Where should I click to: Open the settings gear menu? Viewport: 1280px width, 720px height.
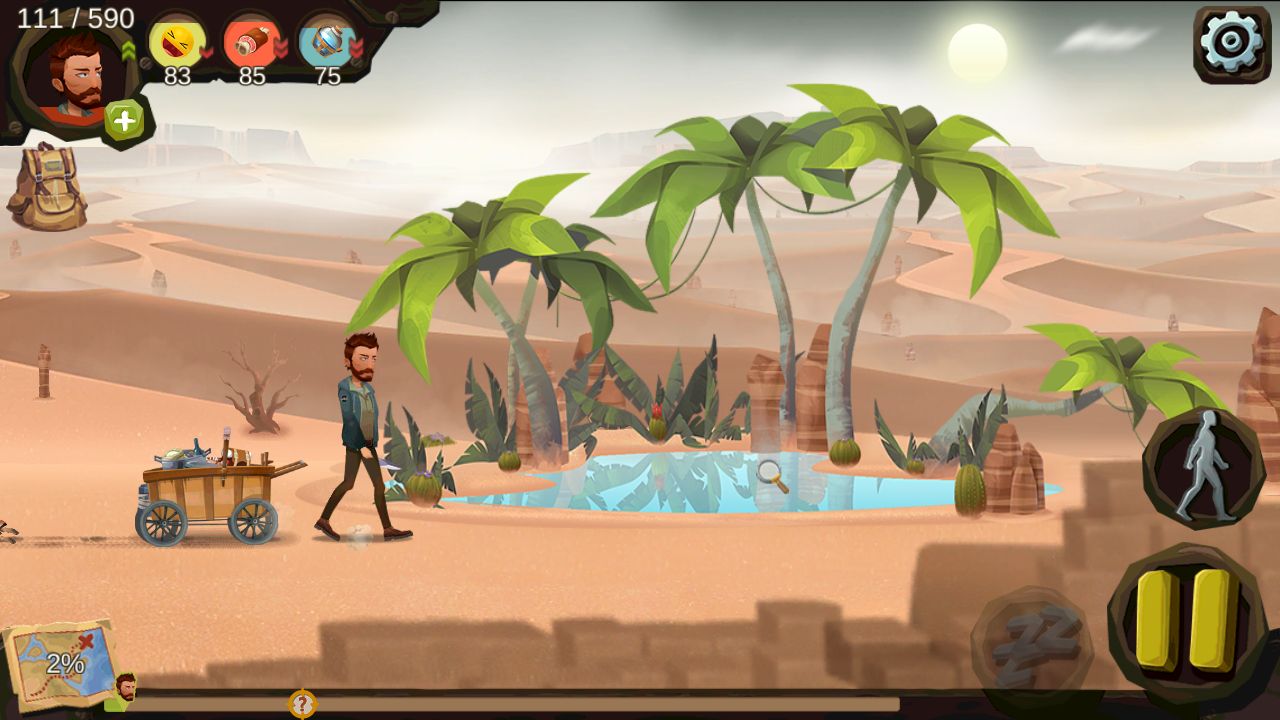tap(1231, 43)
